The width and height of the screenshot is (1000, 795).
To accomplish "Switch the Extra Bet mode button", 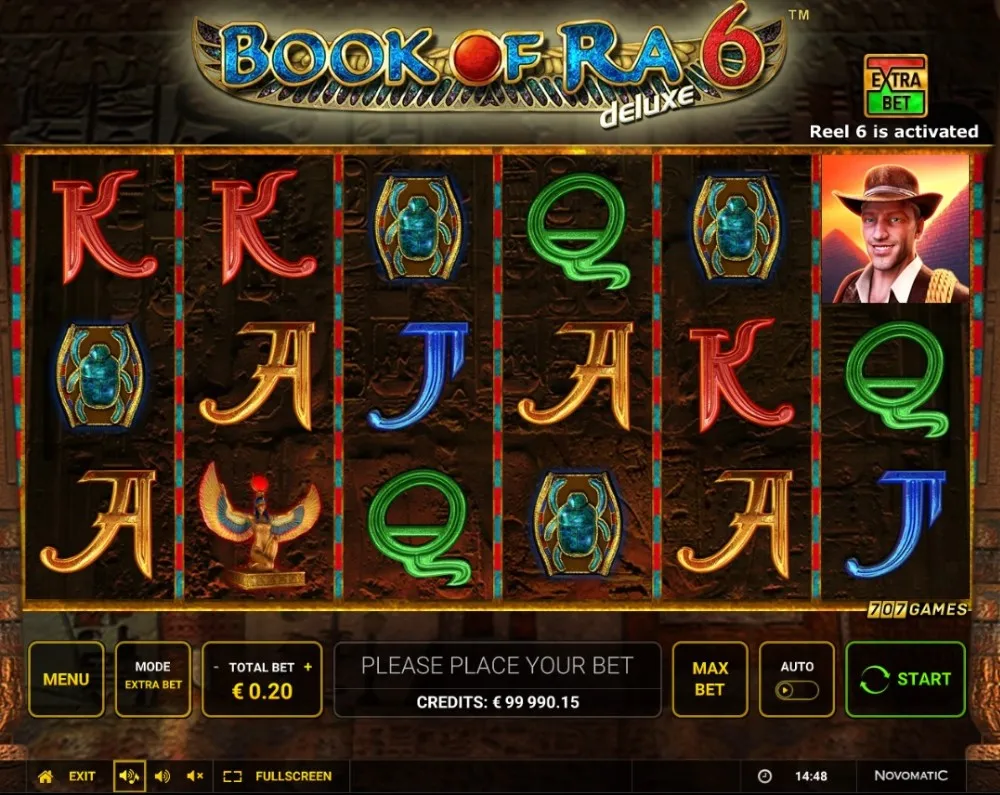I will tap(153, 679).
